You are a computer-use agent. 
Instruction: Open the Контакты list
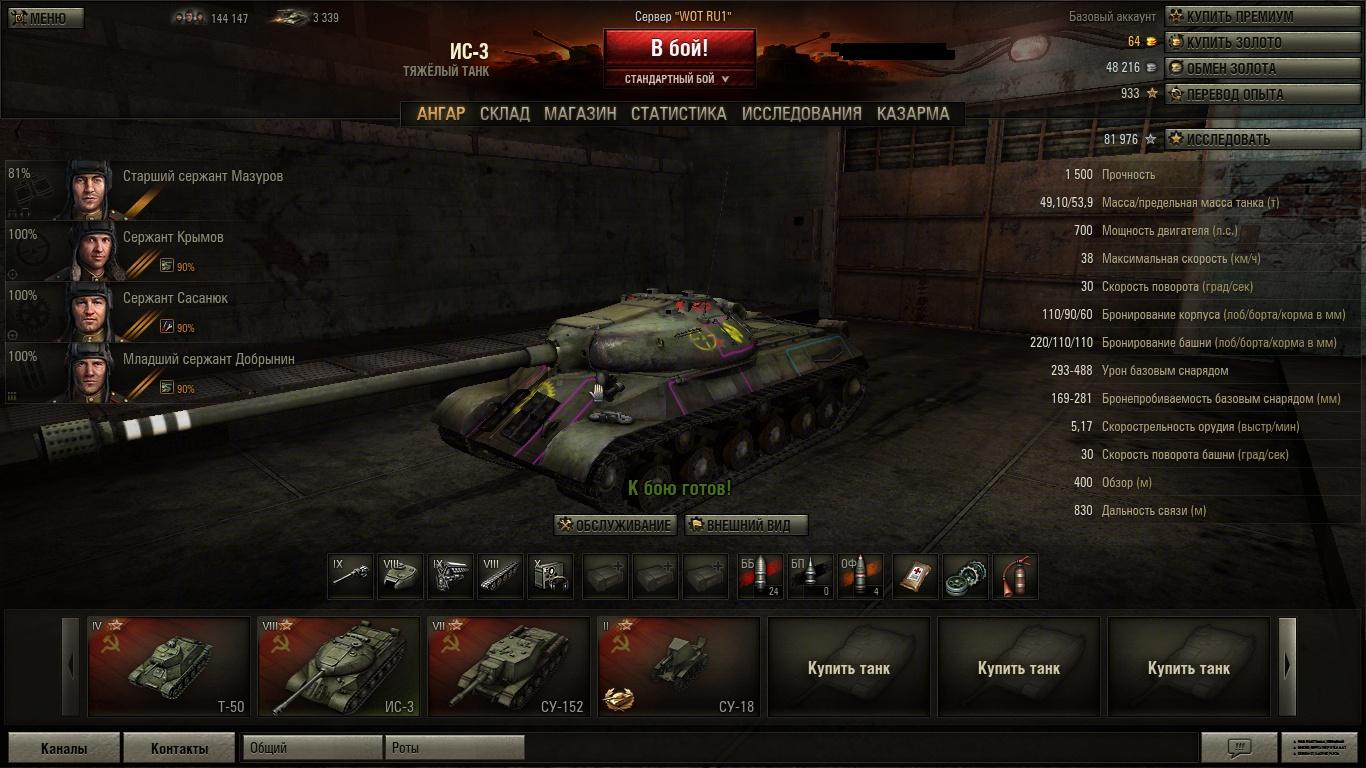tap(180, 748)
